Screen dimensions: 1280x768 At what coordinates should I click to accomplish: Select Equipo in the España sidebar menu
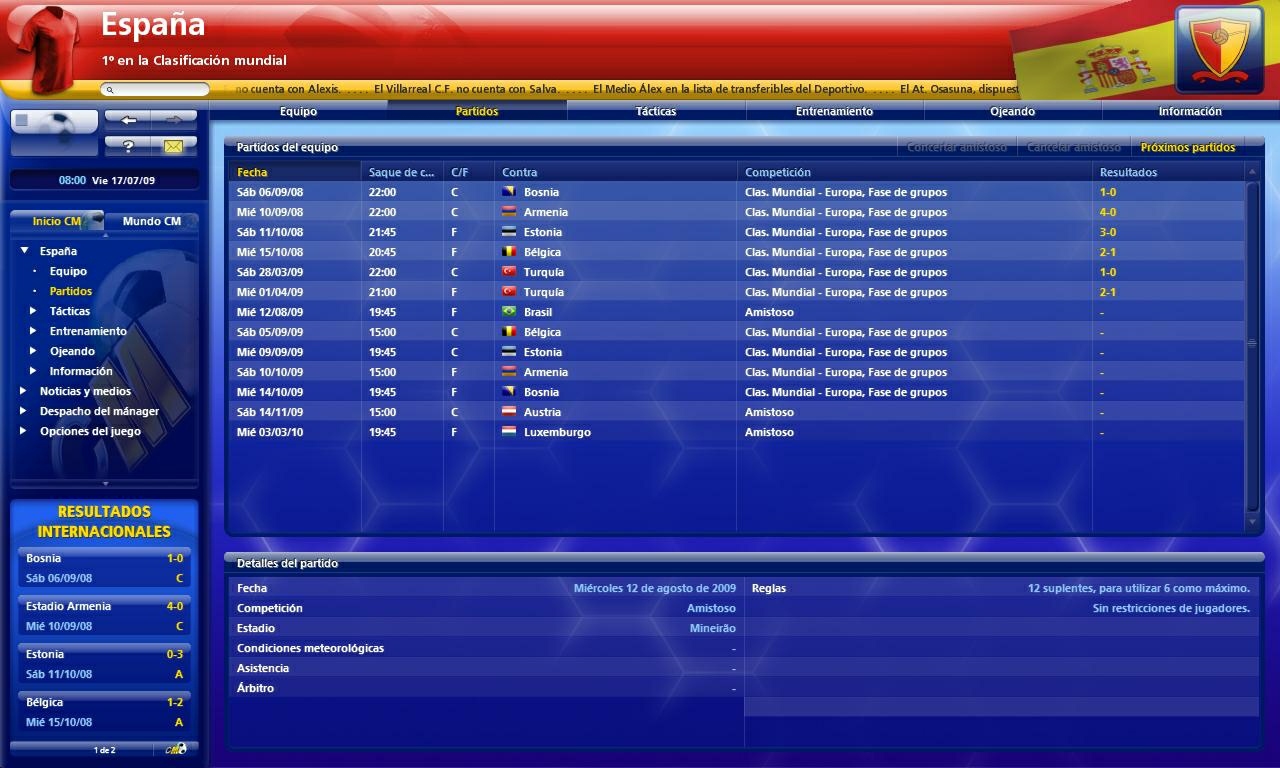[69, 271]
